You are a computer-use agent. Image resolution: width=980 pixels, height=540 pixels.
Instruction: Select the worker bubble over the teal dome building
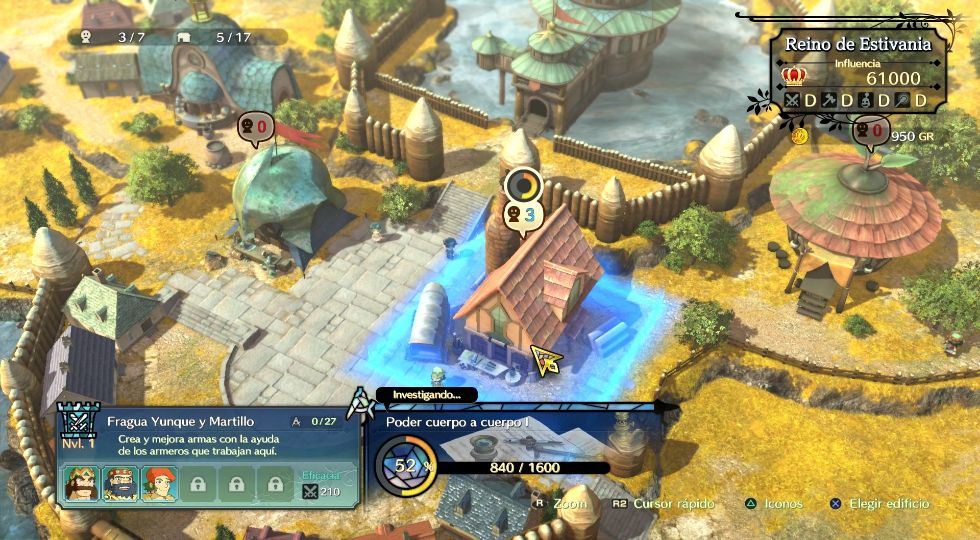click(x=254, y=128)
